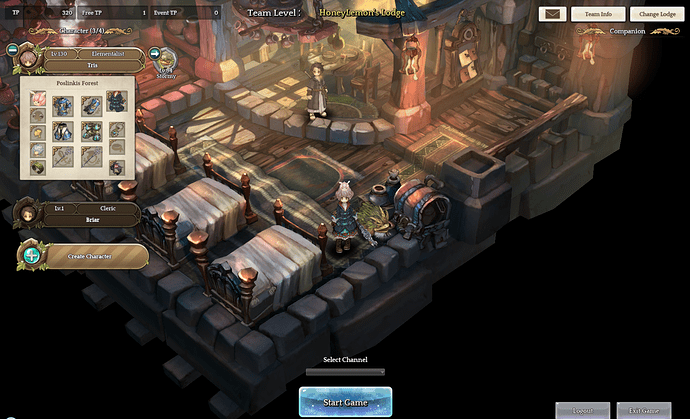Select the Stormy companion portrait
This screenshot has height=419, width=690.
167,61
